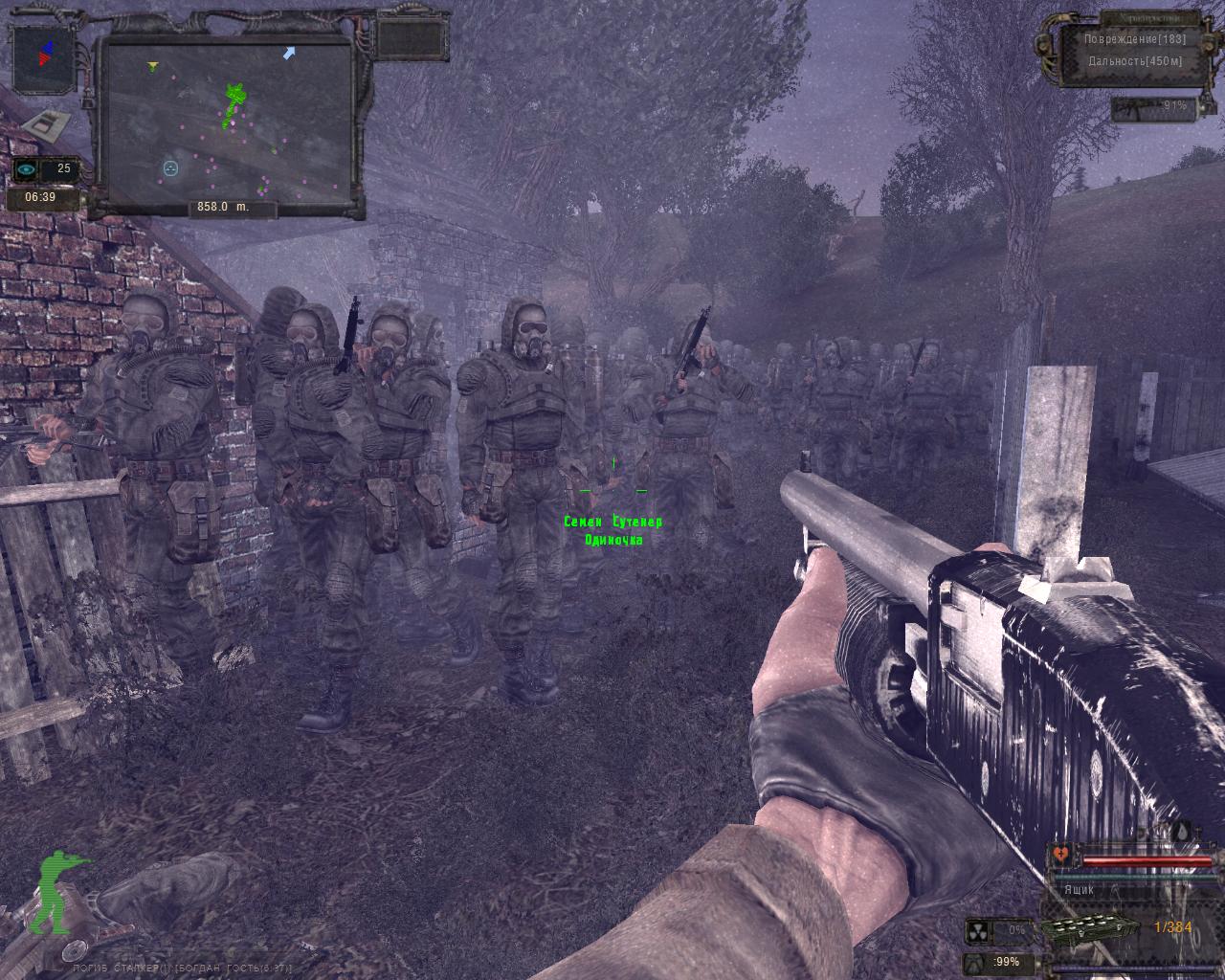Click the minimap display
This screenshot has height=980, width=1225.
(228, 124)
